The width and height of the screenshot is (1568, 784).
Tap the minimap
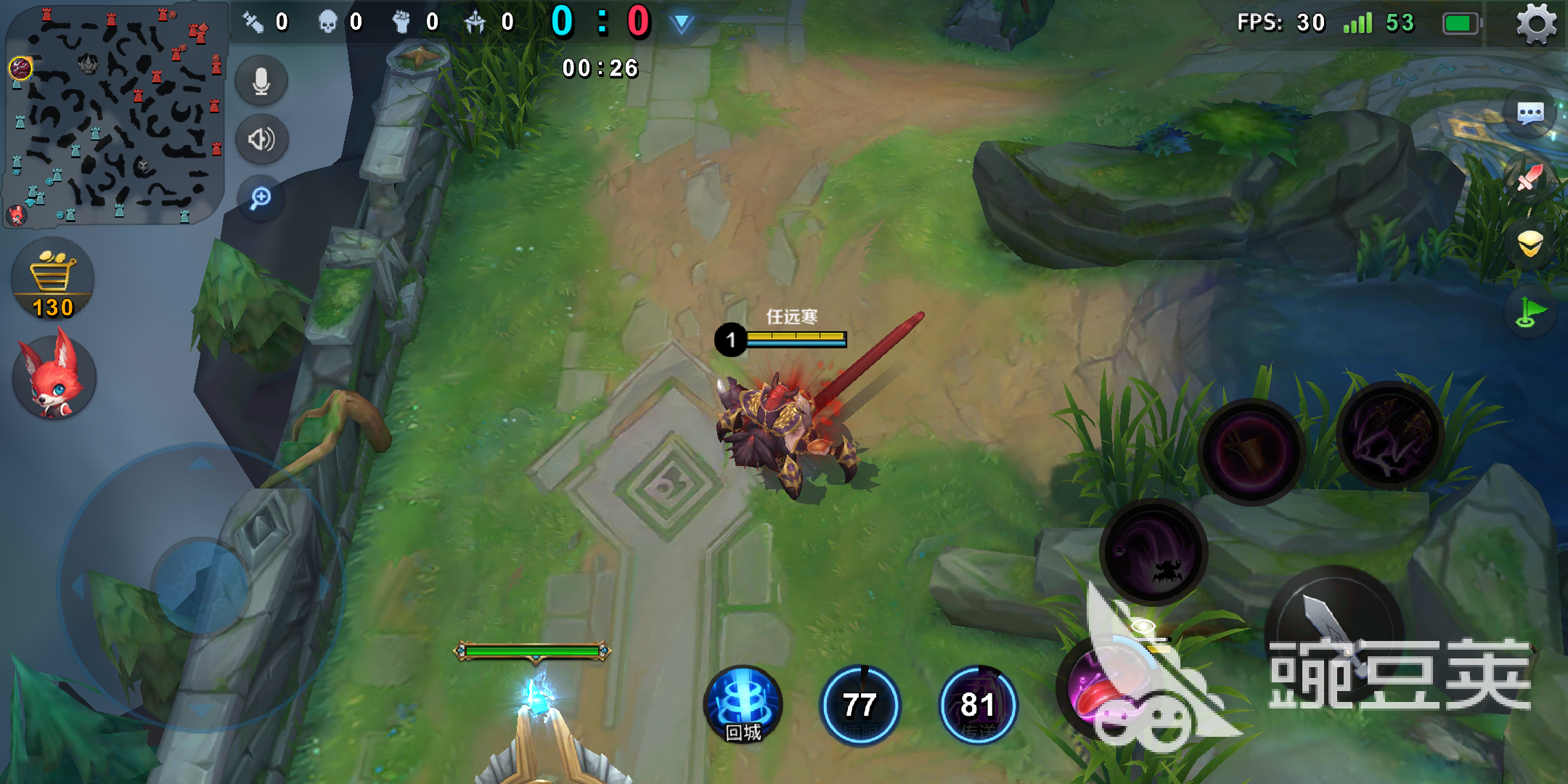click(x=115, y=114)
